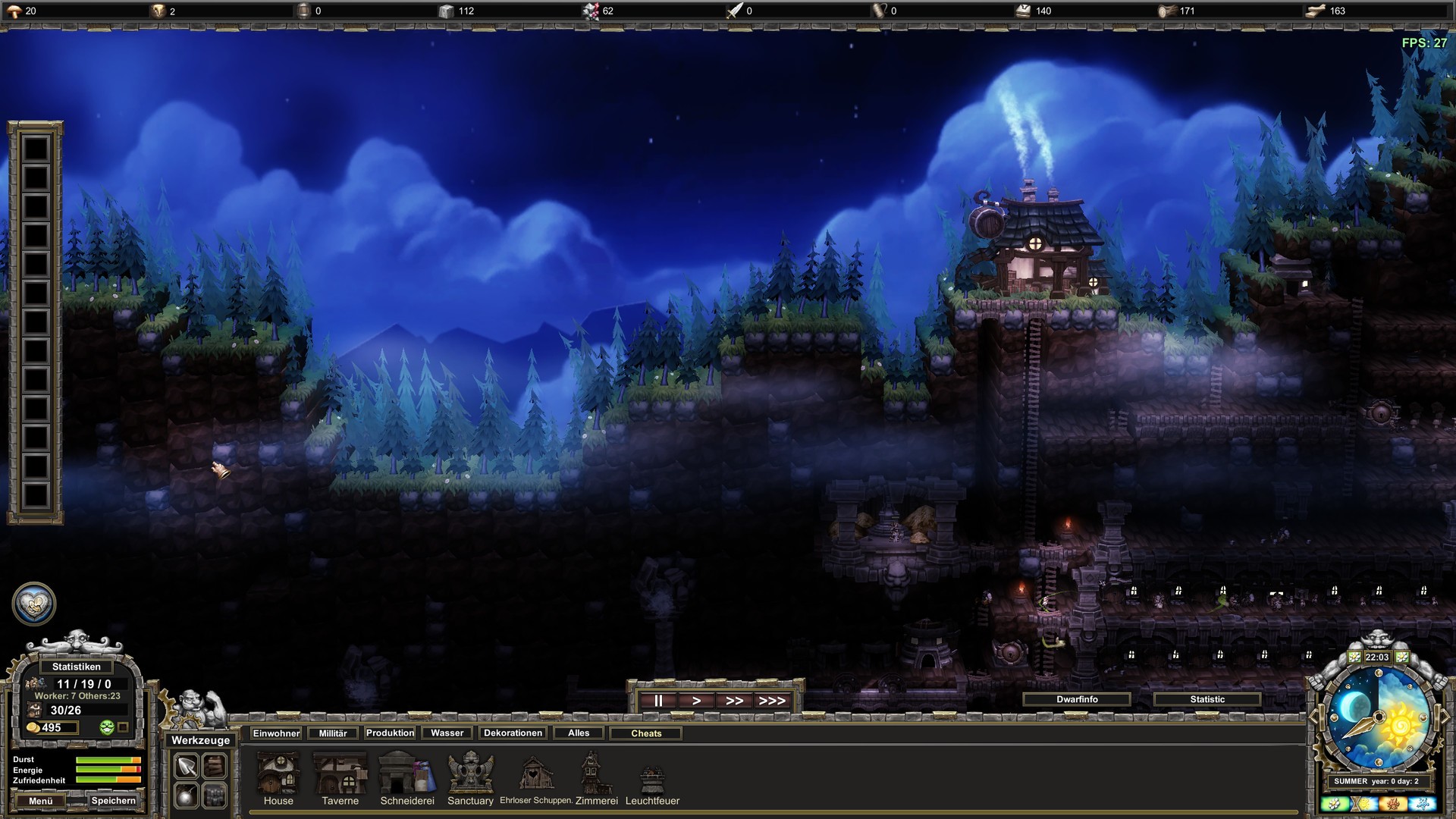The image size is (1456, 819).
Task: Select the Taverne building icon
Action: click(x=340, y=773)
